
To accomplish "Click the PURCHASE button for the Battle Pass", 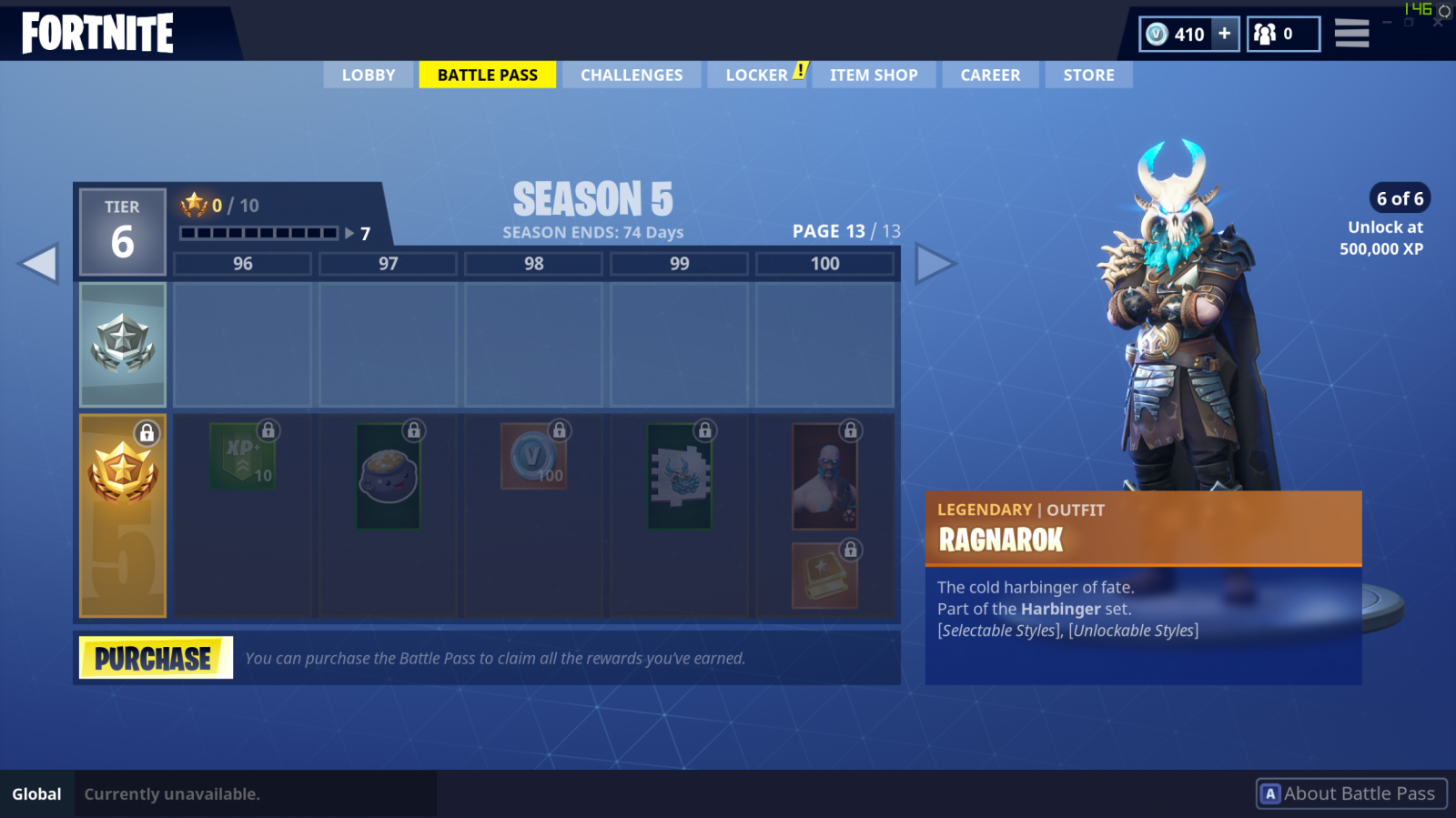I will pos(155,657).
